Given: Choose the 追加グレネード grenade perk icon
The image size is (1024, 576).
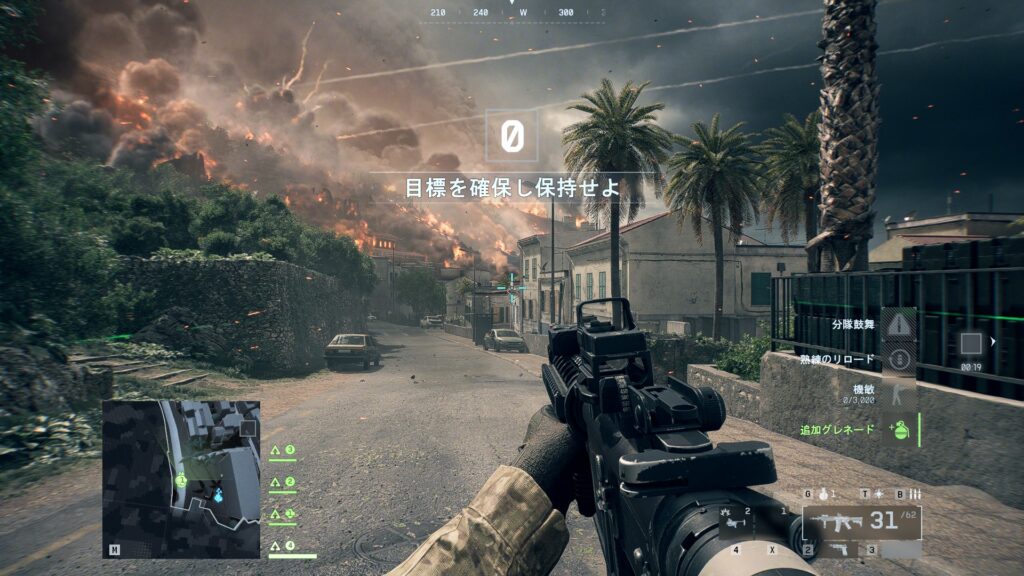Looking at the screenshot, I should pos(900,429).
